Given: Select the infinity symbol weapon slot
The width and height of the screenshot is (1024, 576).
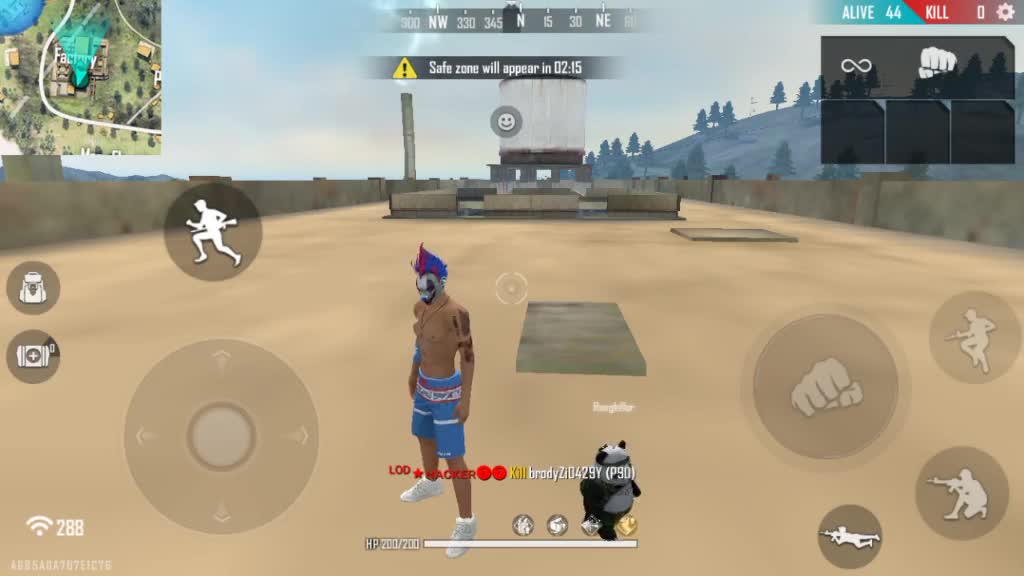Looking at the screenshot, I should point(856,66).
